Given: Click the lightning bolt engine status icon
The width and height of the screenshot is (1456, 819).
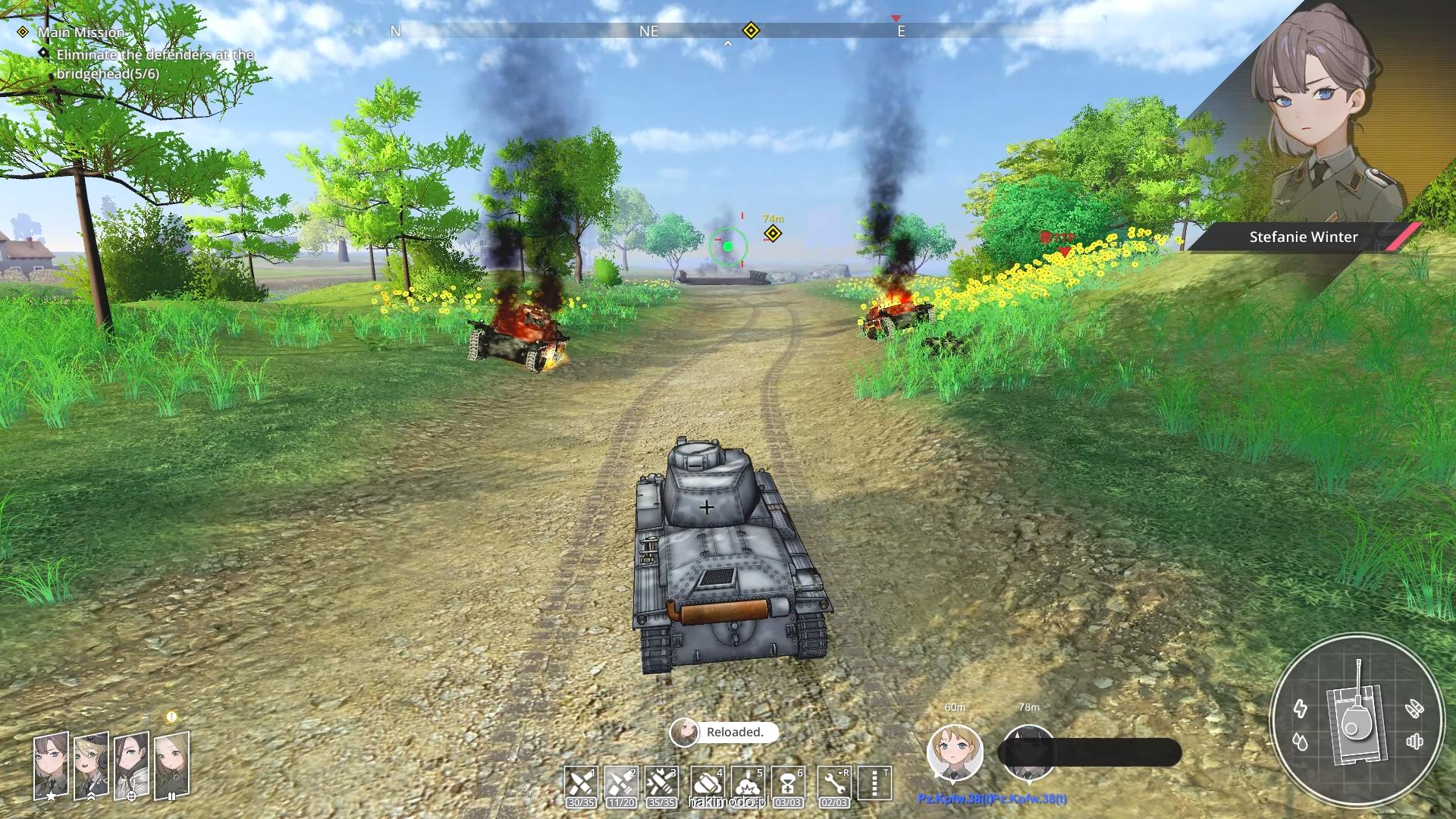Looking at the screenshot, I should click(x=1301, y=708).
